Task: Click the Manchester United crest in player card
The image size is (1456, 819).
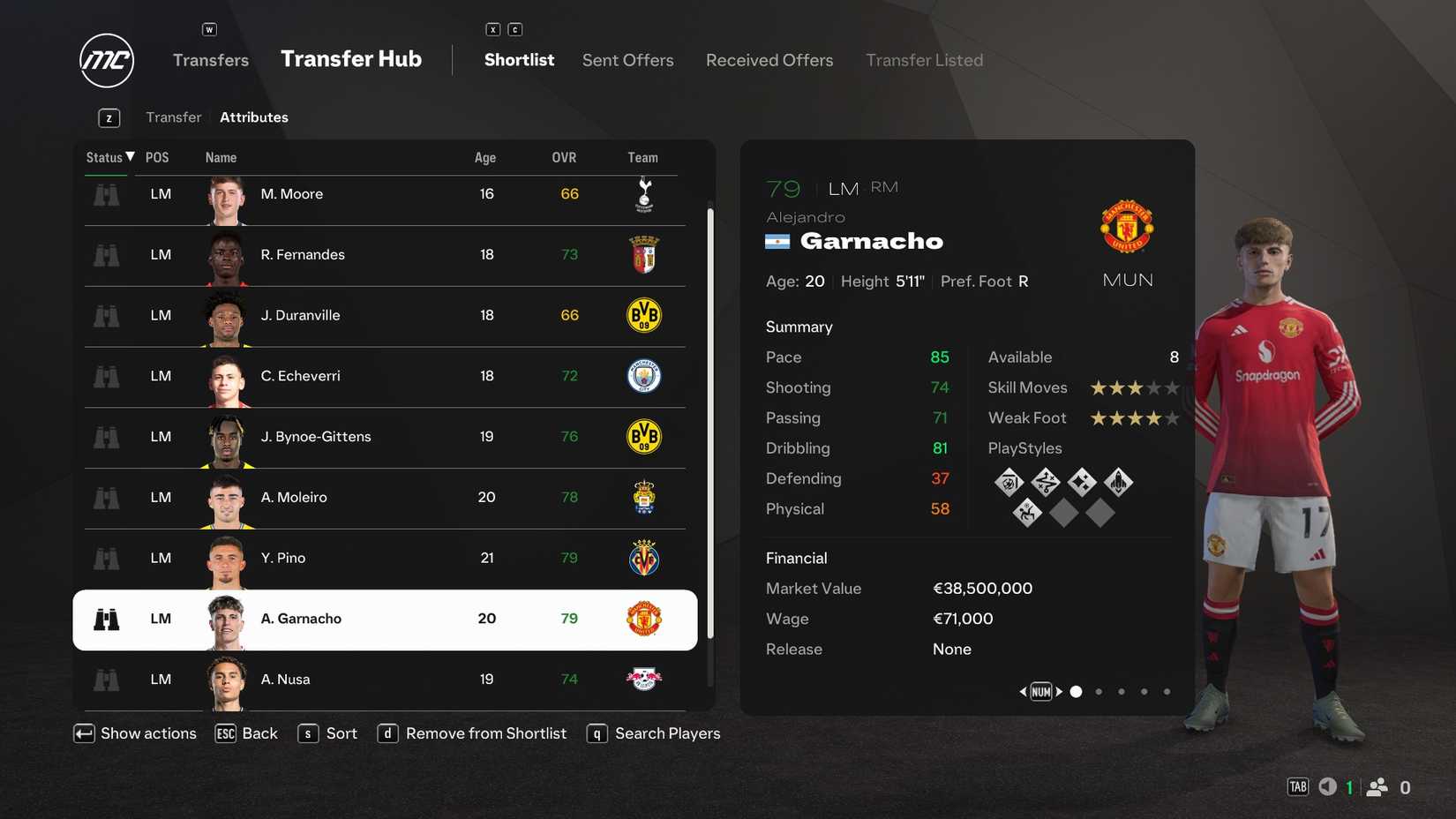Action: point(1127,226)
